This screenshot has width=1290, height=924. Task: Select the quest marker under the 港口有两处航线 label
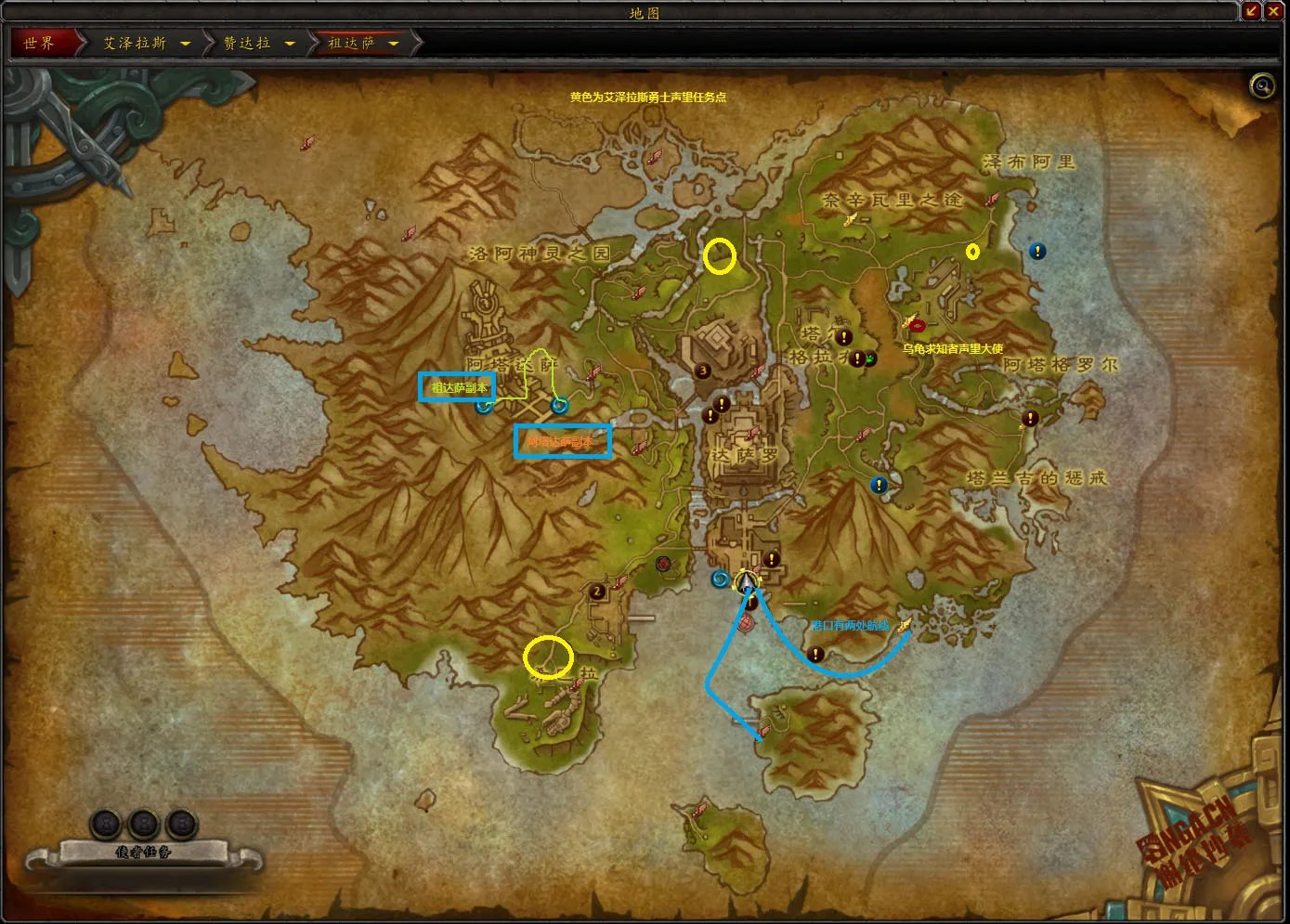coord(815,655)
